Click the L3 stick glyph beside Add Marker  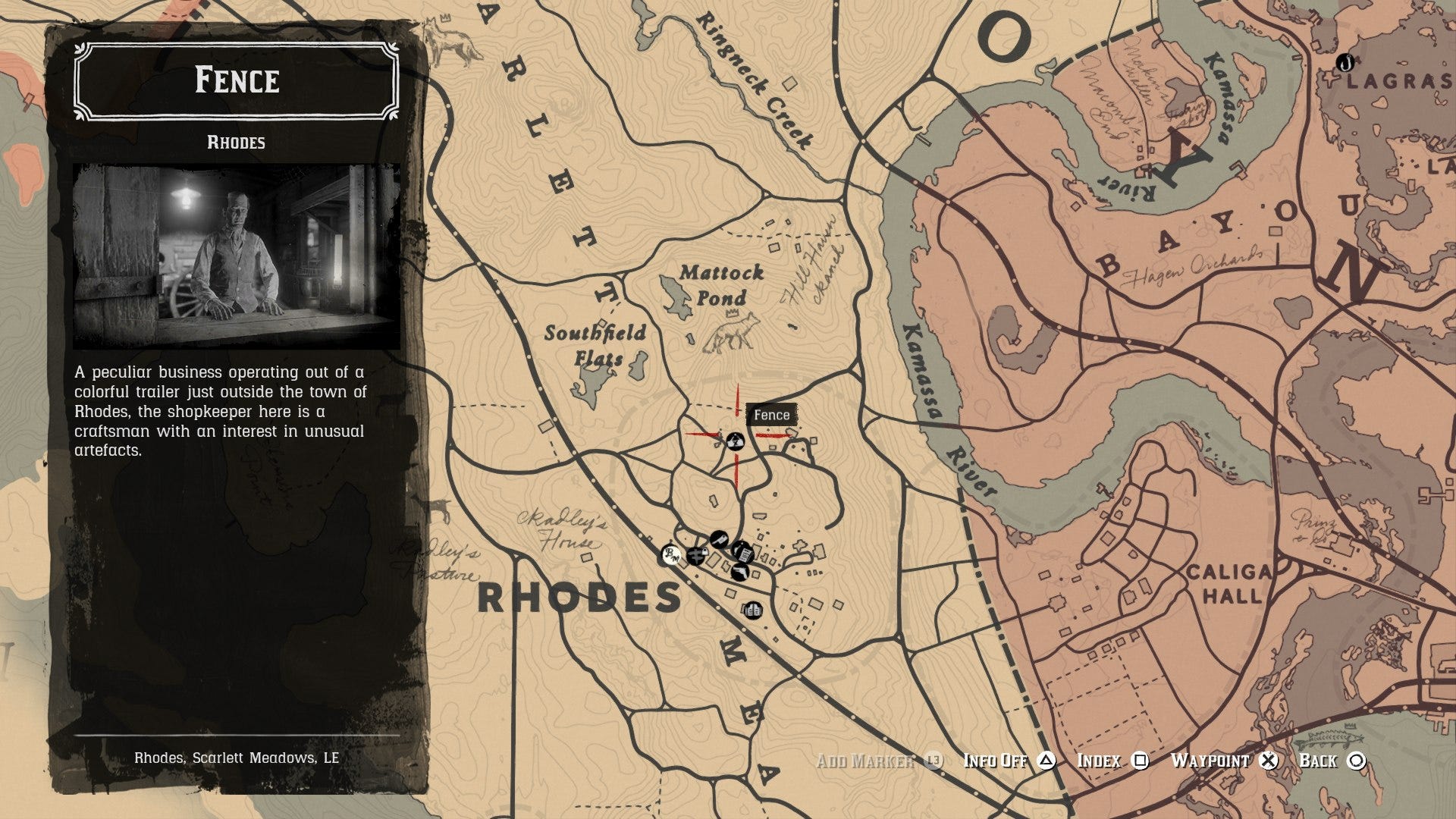[935, 760]
